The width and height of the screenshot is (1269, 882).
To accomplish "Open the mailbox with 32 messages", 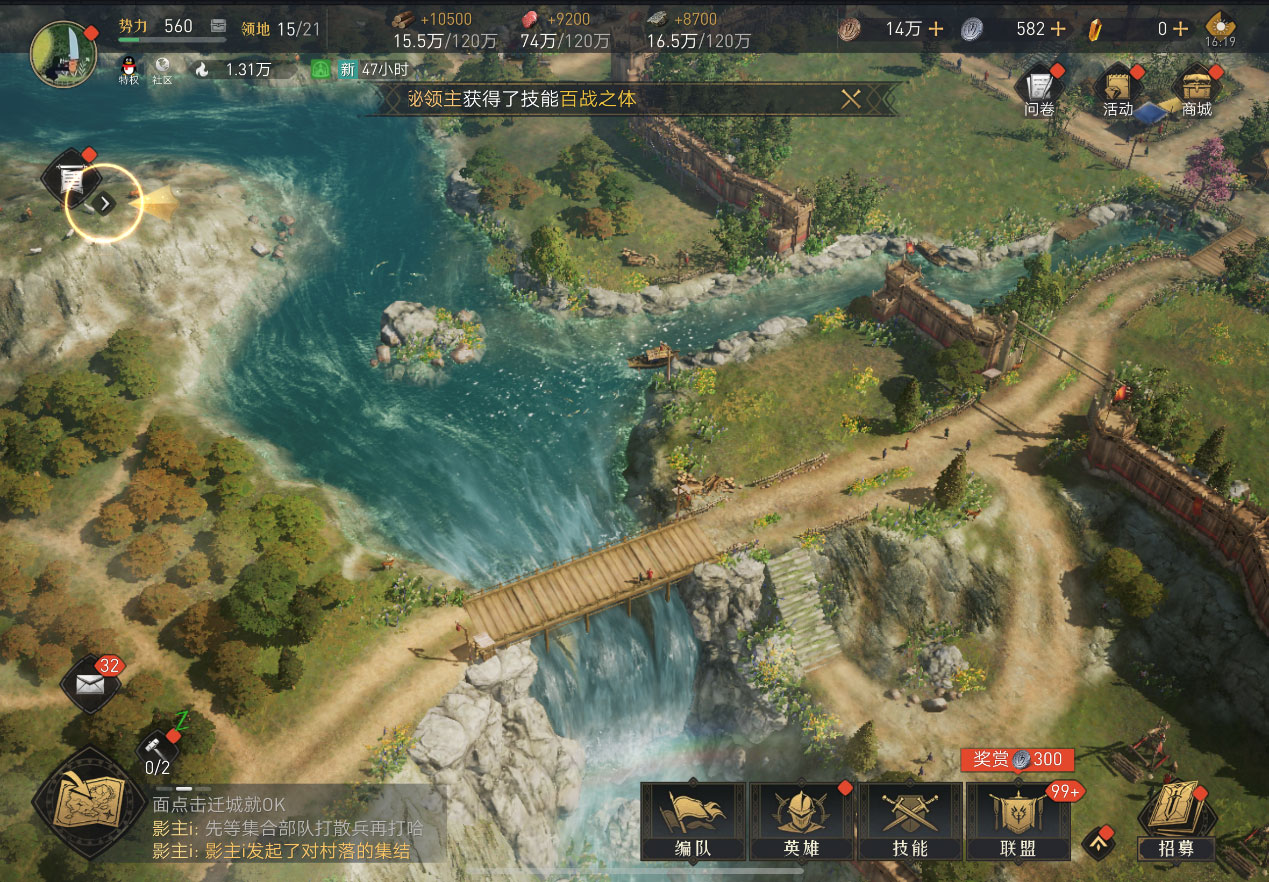I will [x=89, y=684].
